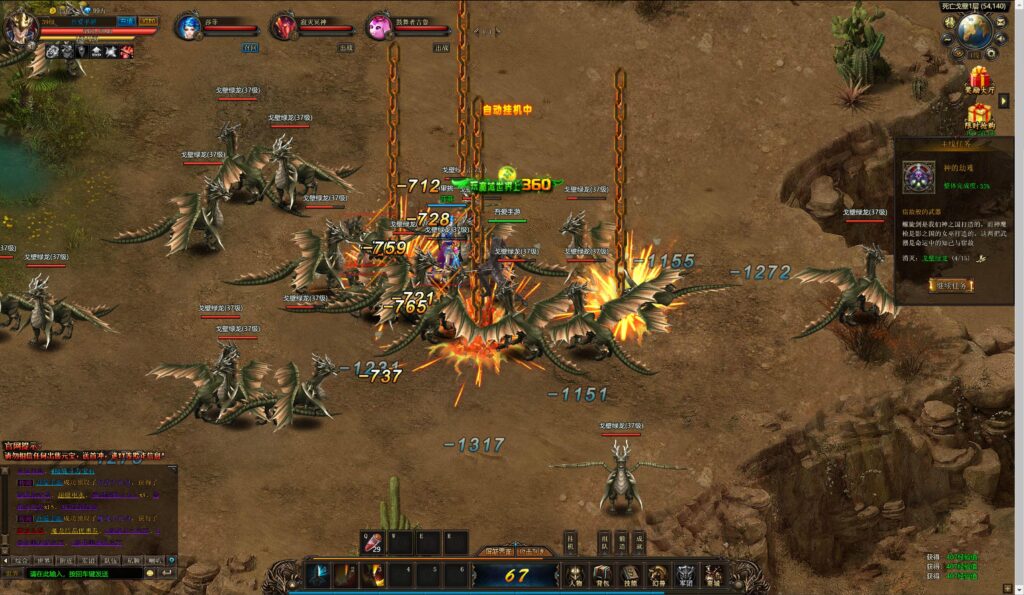Open the chat emoji picker
Viewport: 1024px width, 595px height.
(x=150, y=573)
